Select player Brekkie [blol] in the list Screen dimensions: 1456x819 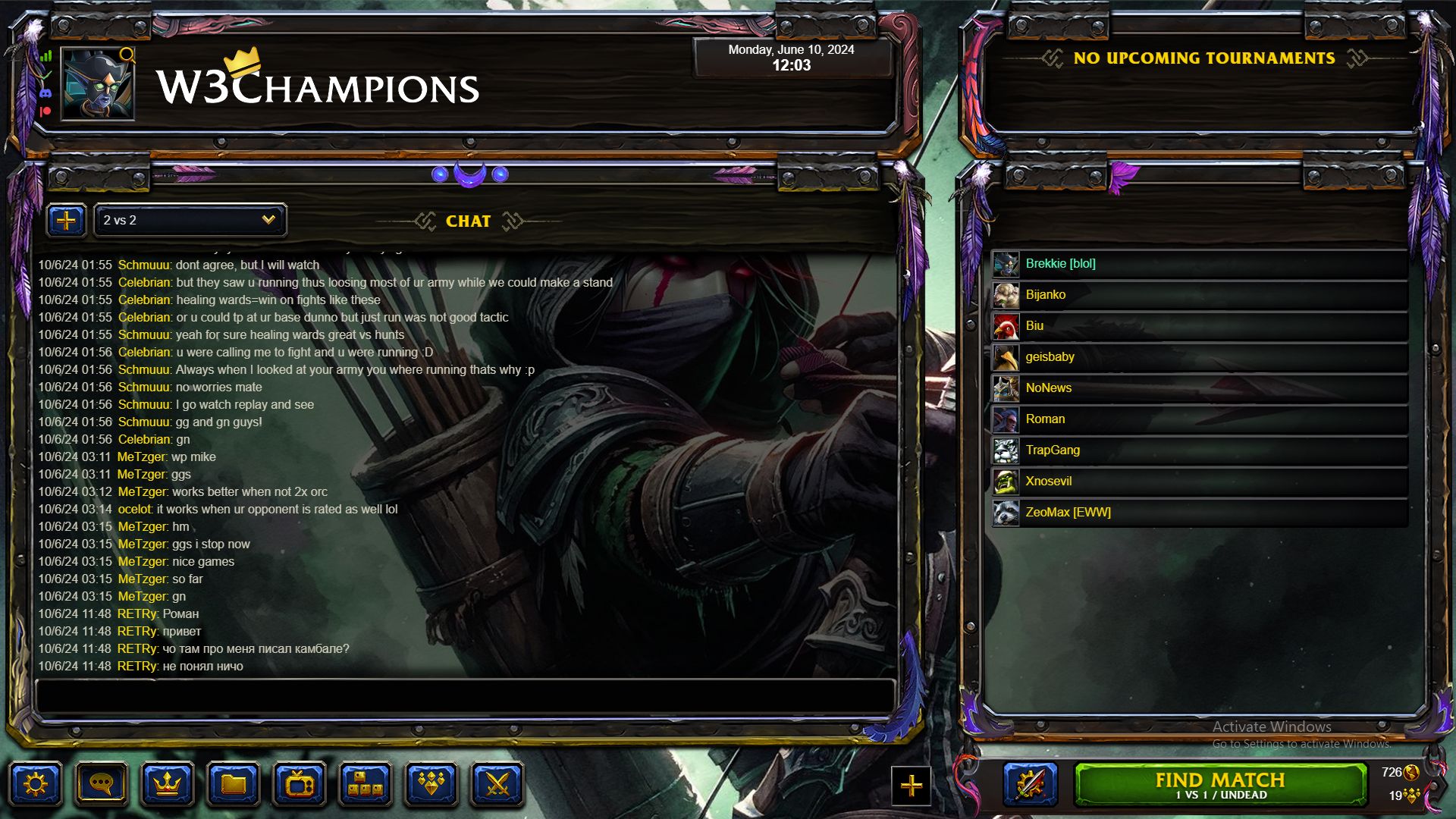tap(1062, 263)
